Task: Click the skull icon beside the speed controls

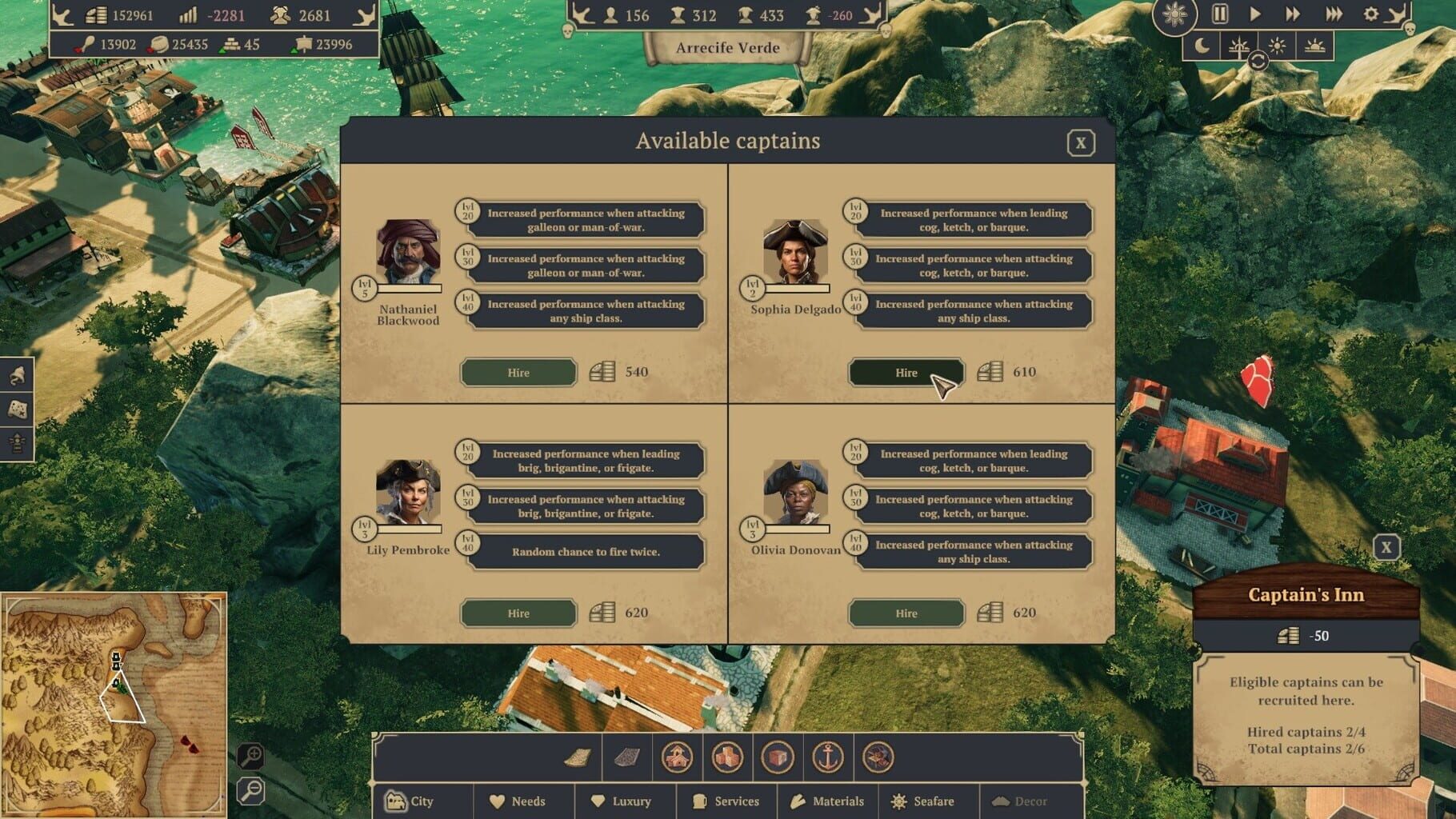Action: 1410,30
